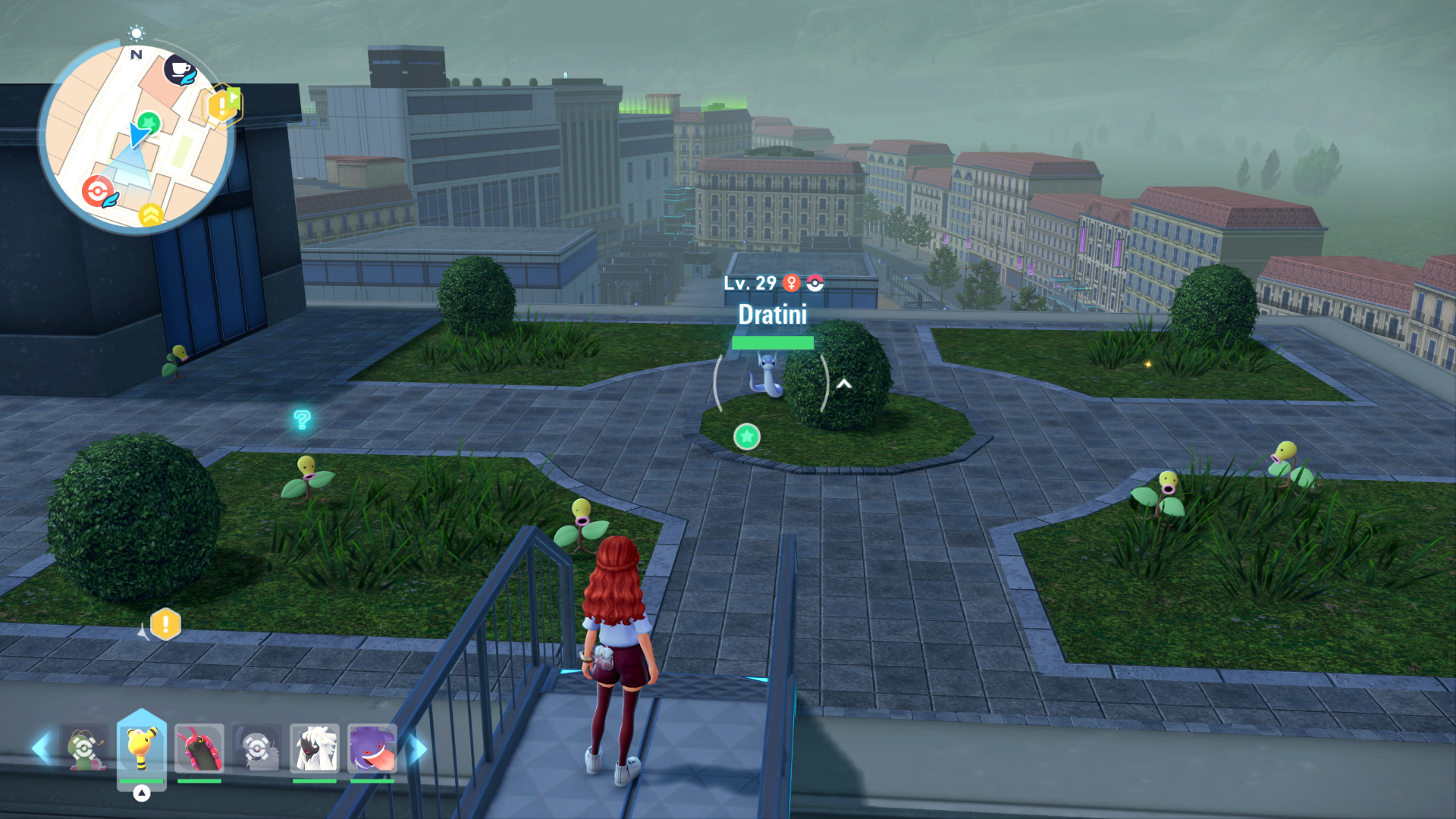Select the green star marker on minimap
The height and width of the screenshot is (819, 1456).
[x=149, y=121]
